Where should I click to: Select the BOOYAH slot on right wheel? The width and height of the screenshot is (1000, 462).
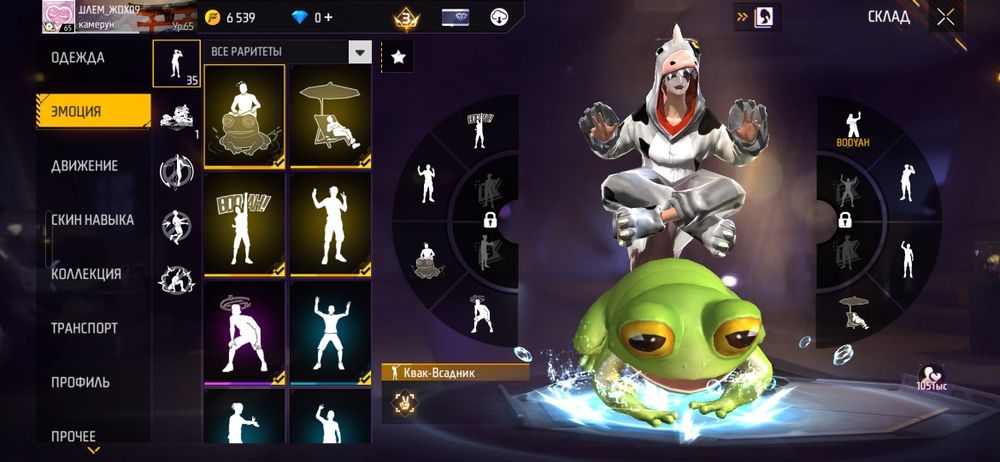[x=852, y=130]
